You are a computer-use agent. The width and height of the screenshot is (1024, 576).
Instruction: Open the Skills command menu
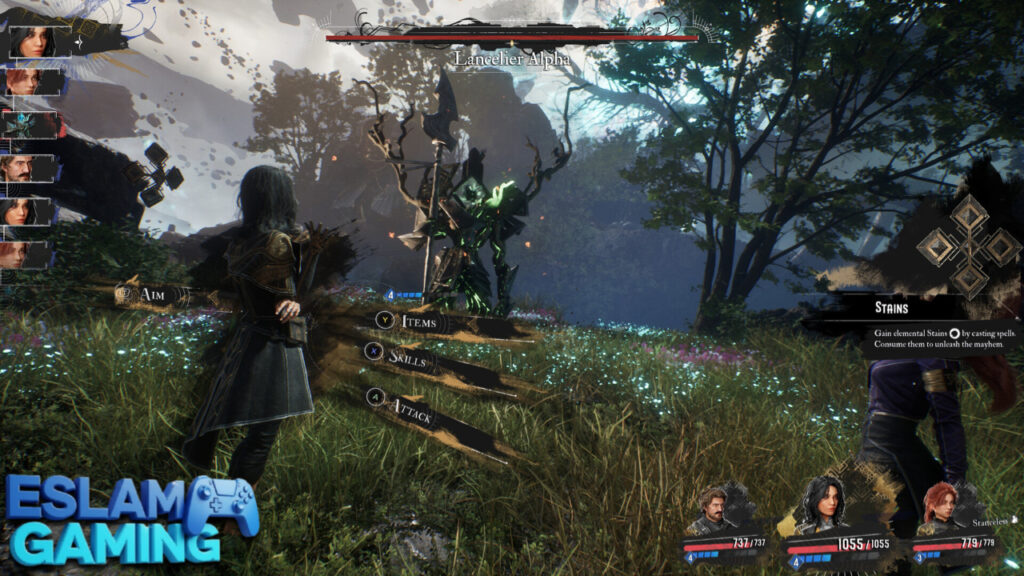click(x=410, y=359)
